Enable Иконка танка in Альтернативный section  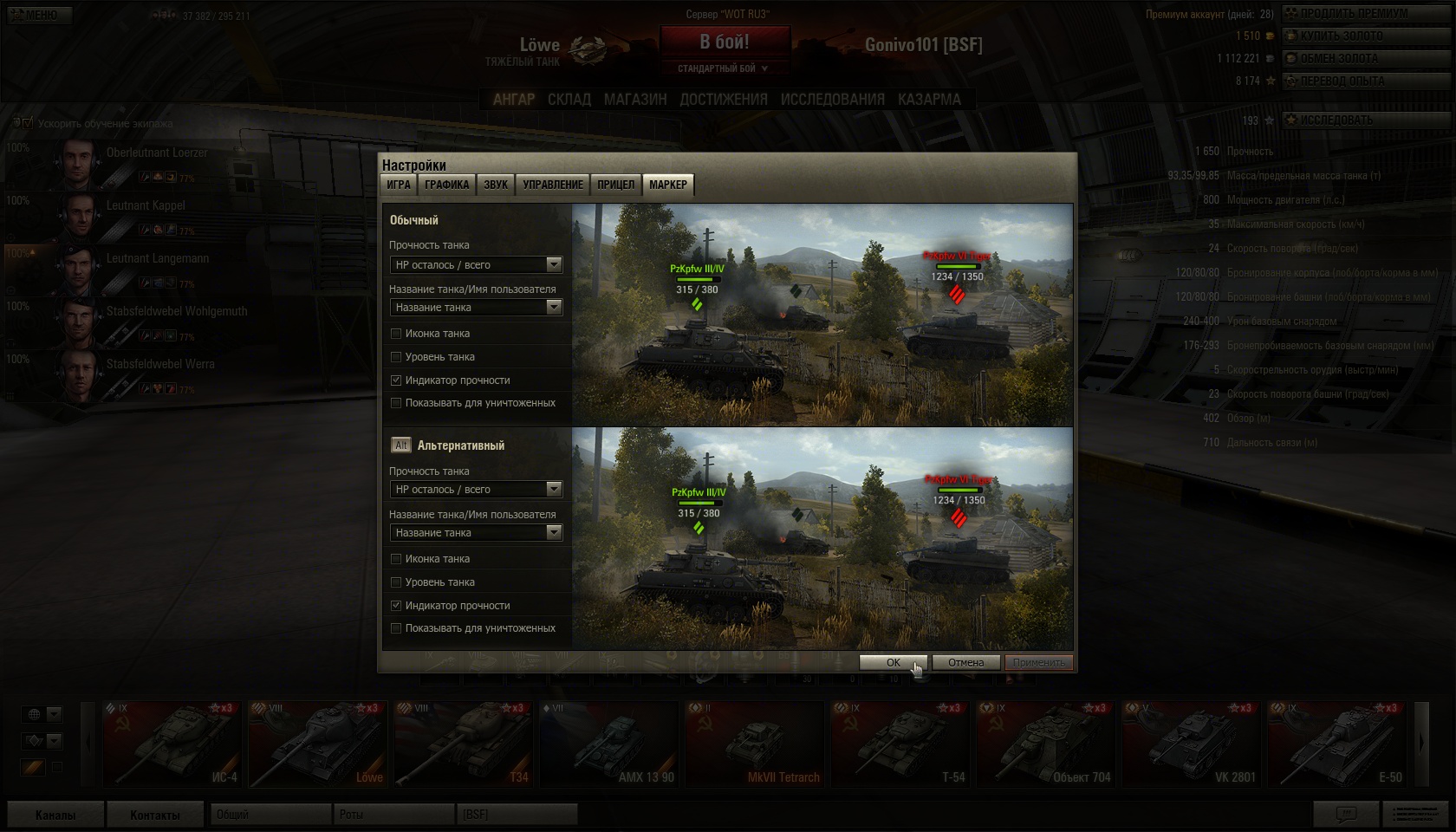pyautogui.click(x=396, y=559)
